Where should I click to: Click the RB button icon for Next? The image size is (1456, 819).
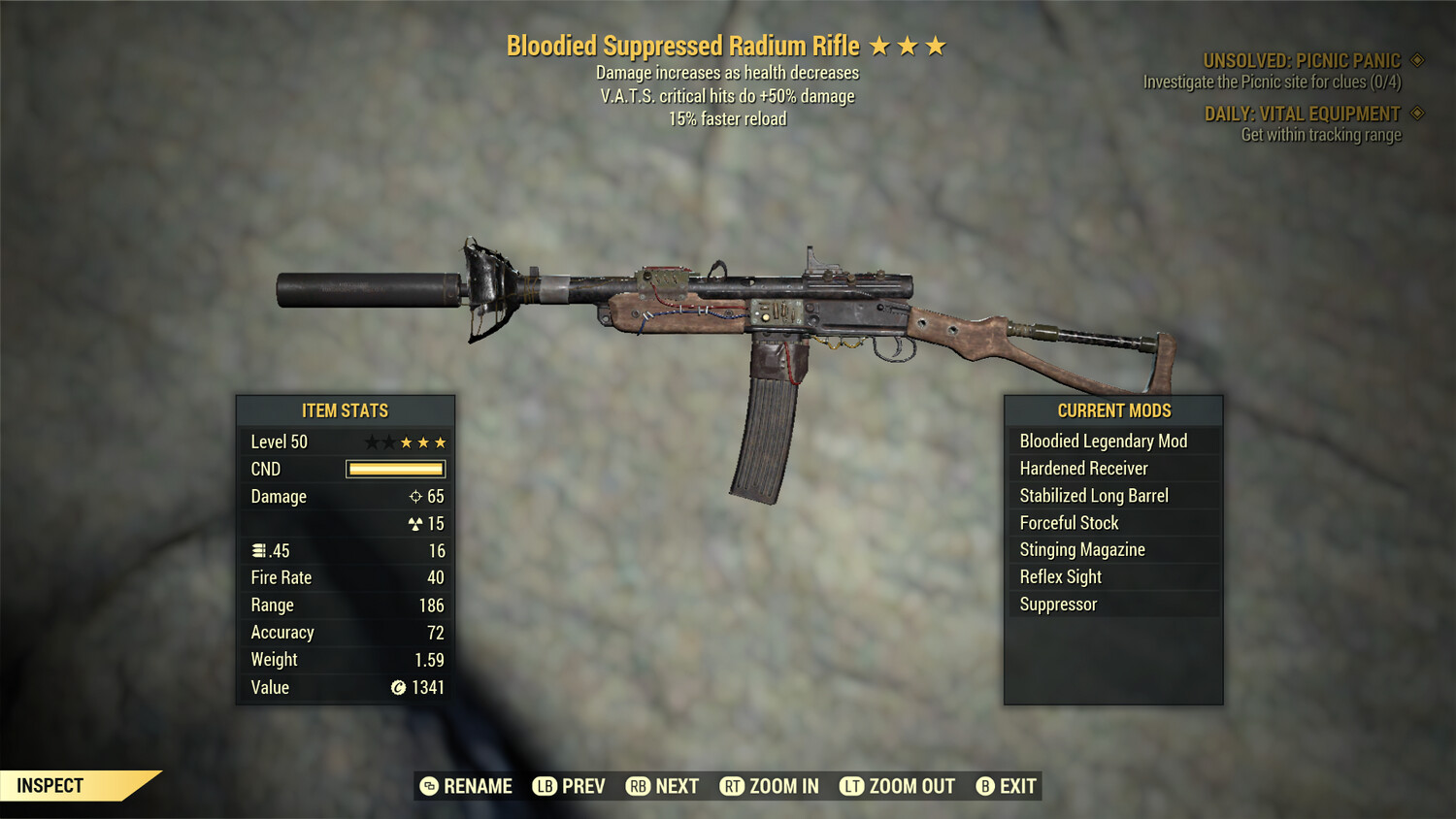[639, 786]
